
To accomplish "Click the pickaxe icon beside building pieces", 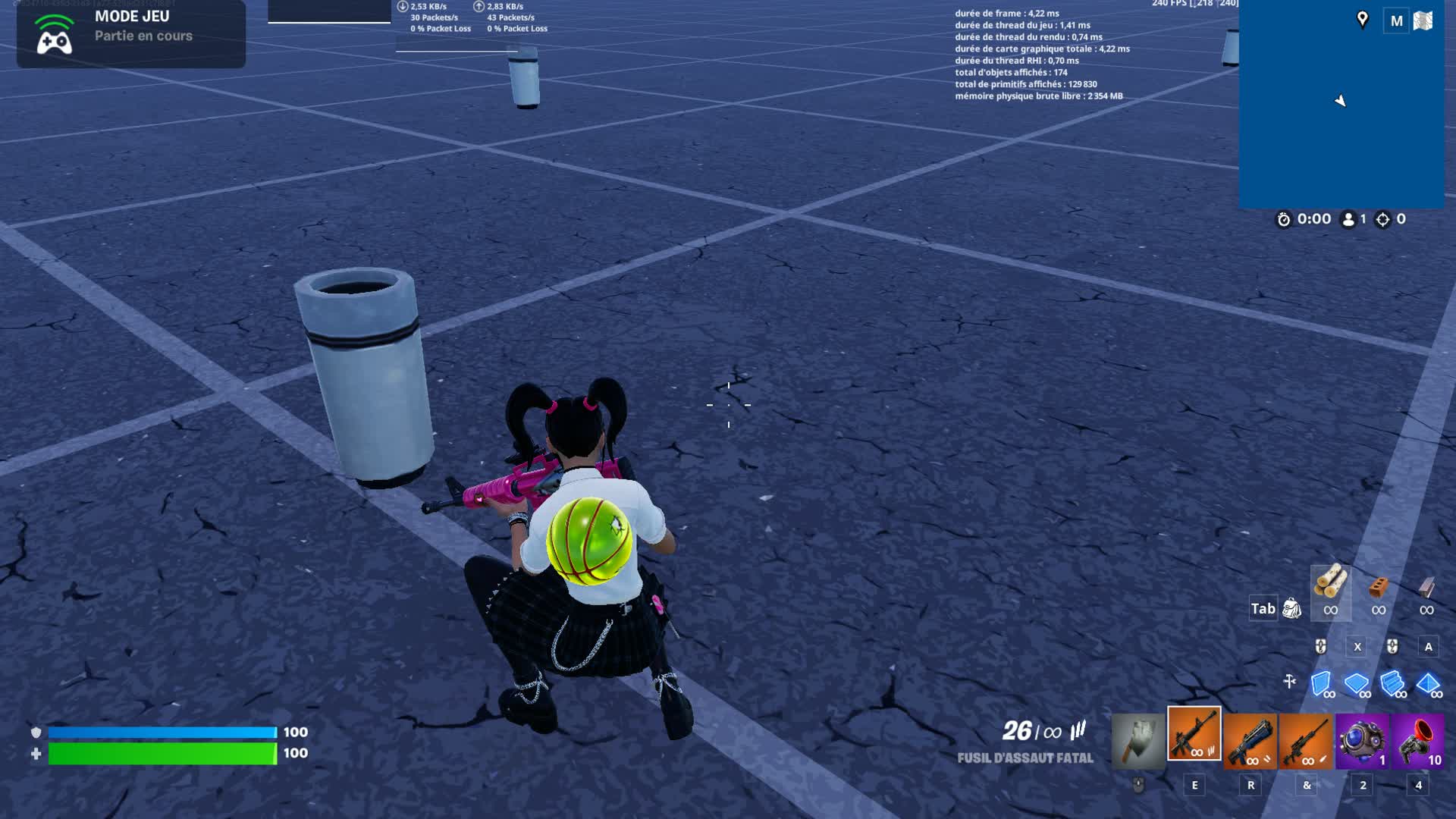I will click(x=1290, y=682).
